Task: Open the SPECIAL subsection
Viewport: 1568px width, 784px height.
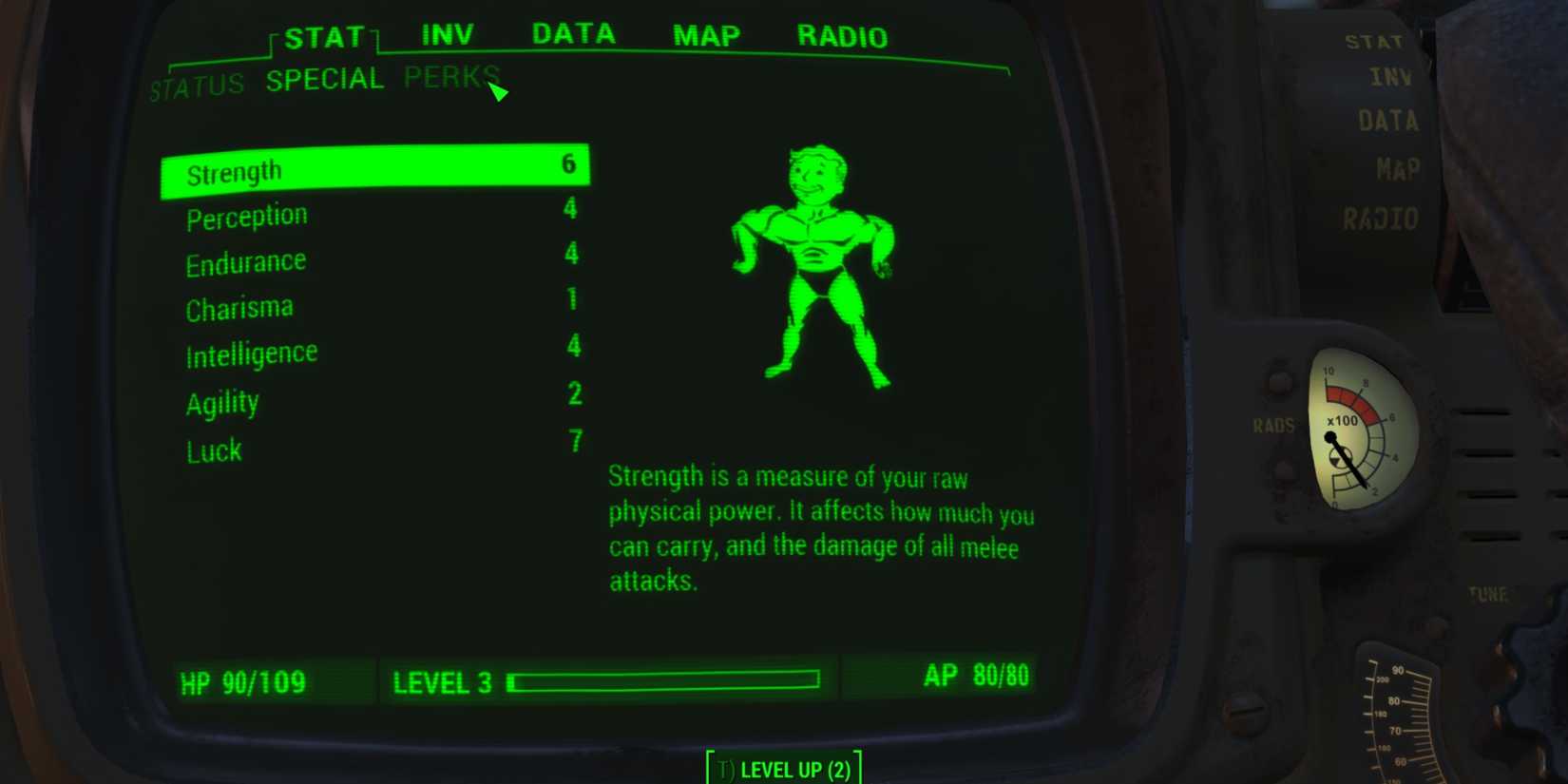Action: click(324, 79)
